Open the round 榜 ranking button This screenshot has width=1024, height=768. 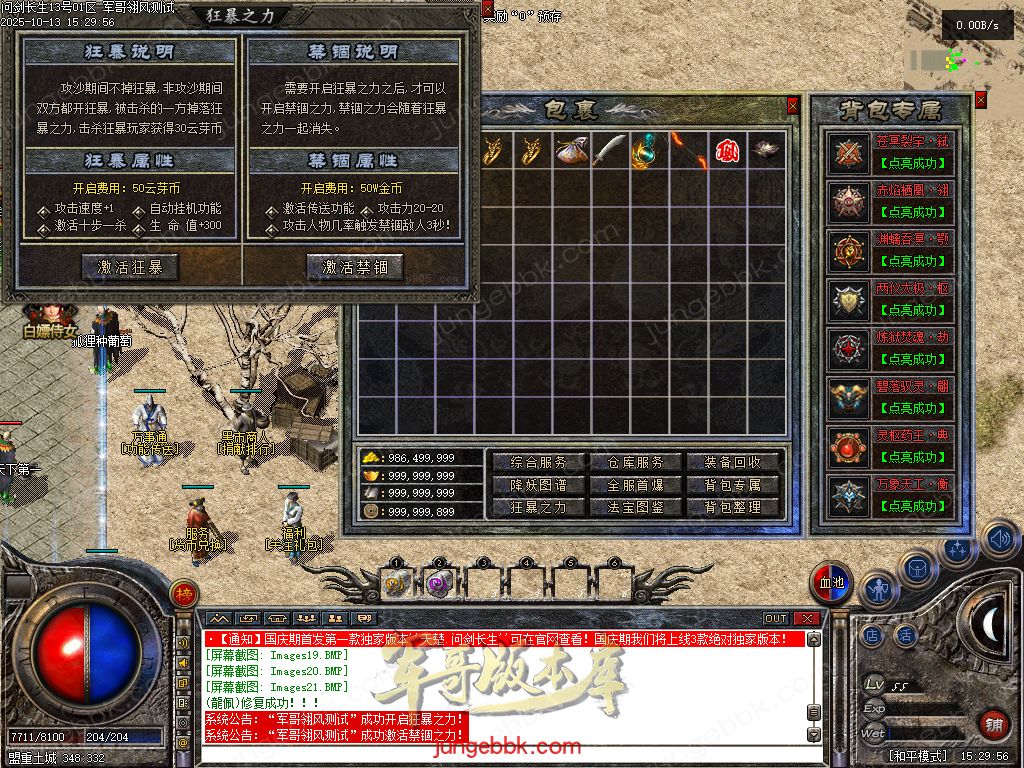(x=183, y=593)
